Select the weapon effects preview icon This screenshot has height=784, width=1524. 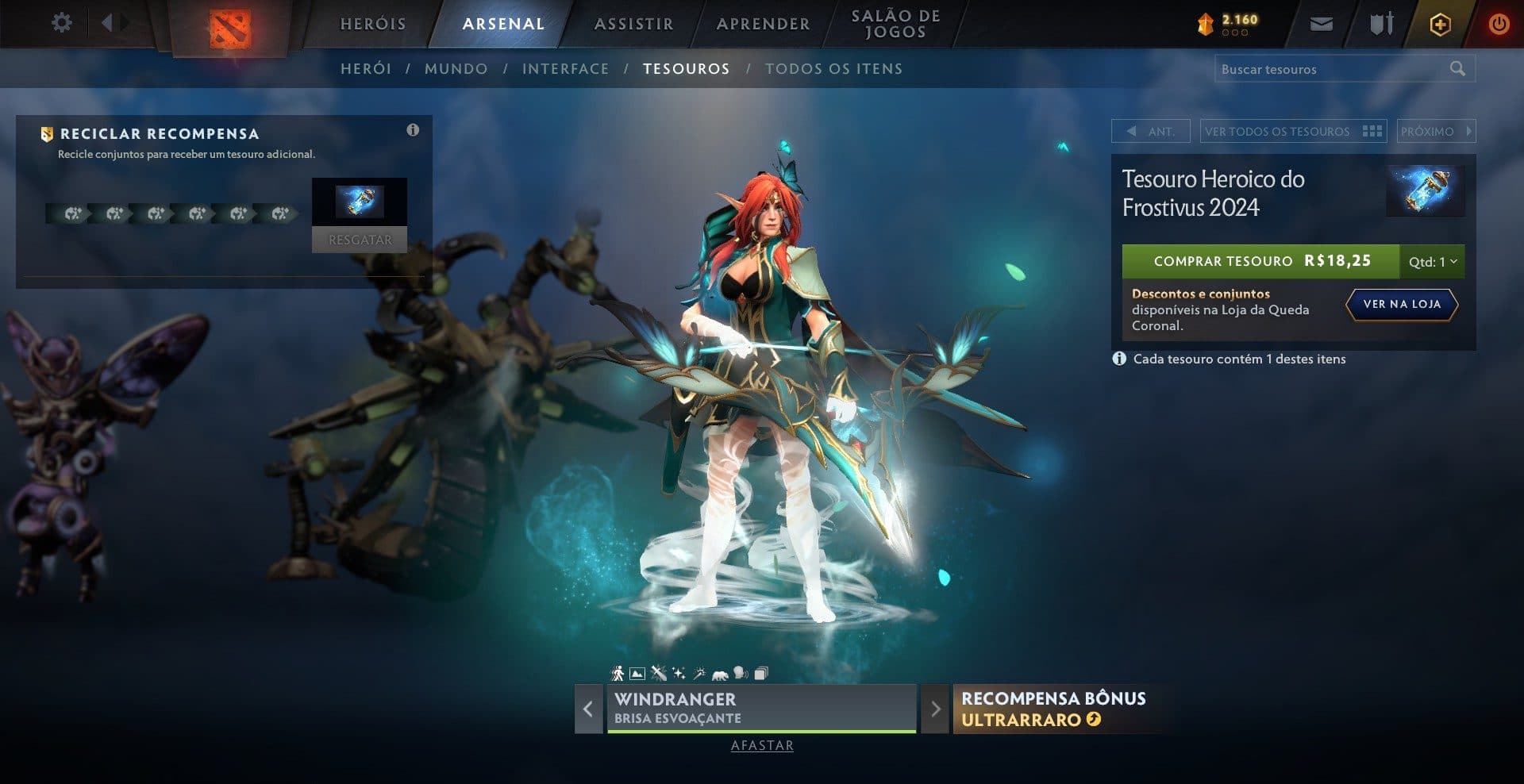pyautogui.click(x=659, y=673)
